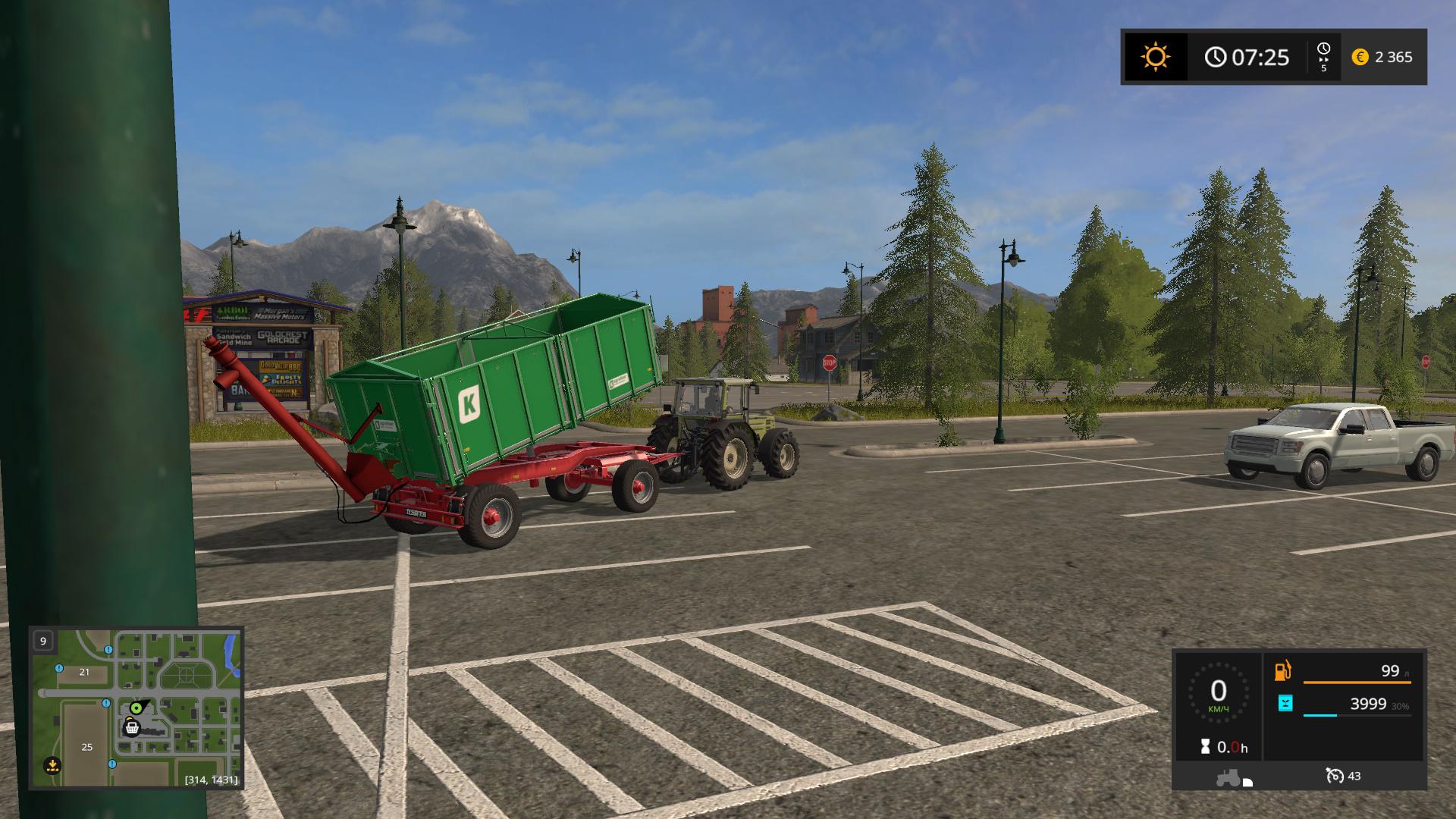Click the sun weather icon
Image resolution: width=1456 pixels, height=819 pixels.
[1155, 57]
